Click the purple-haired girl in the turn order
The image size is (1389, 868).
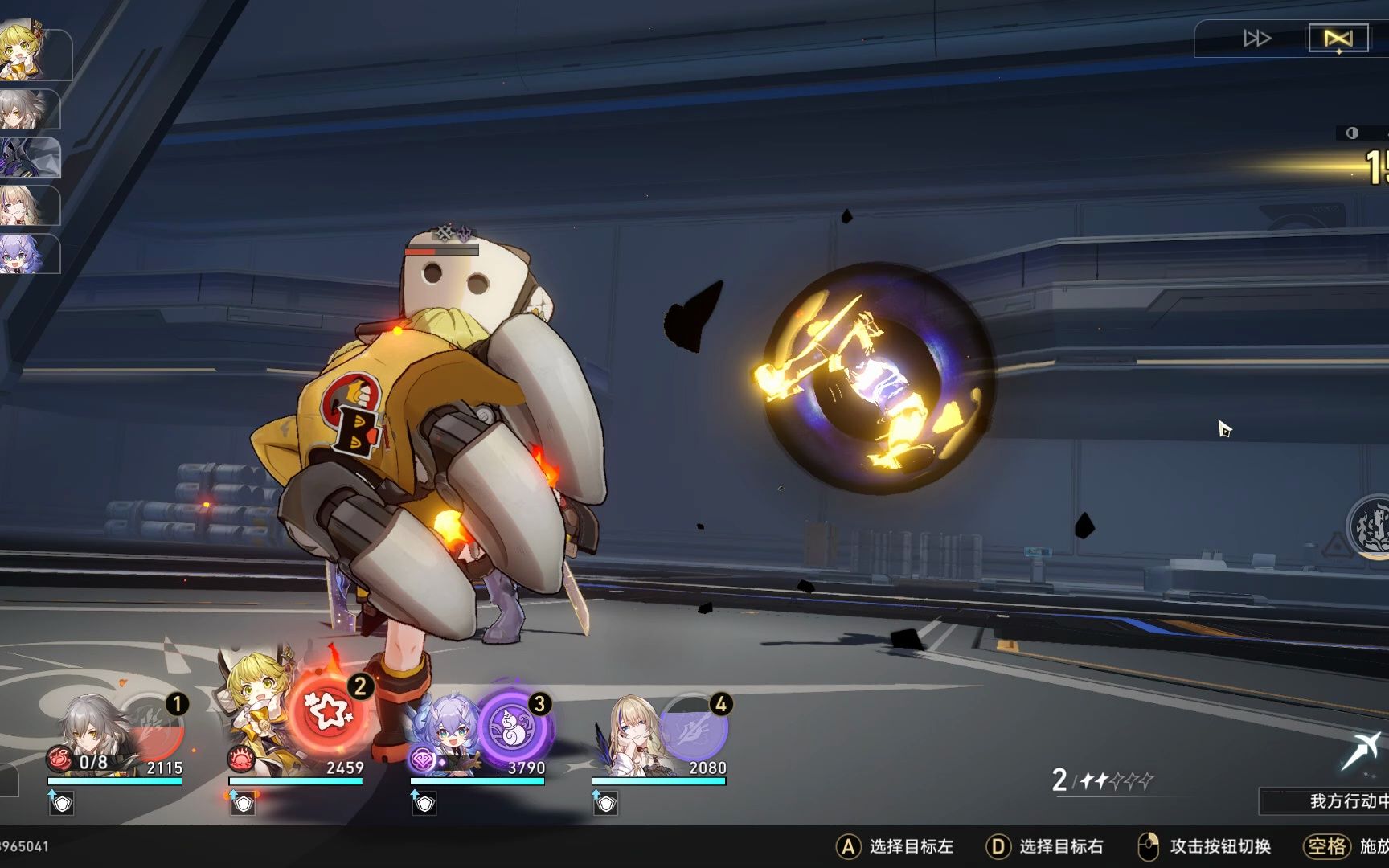(28, 254)
